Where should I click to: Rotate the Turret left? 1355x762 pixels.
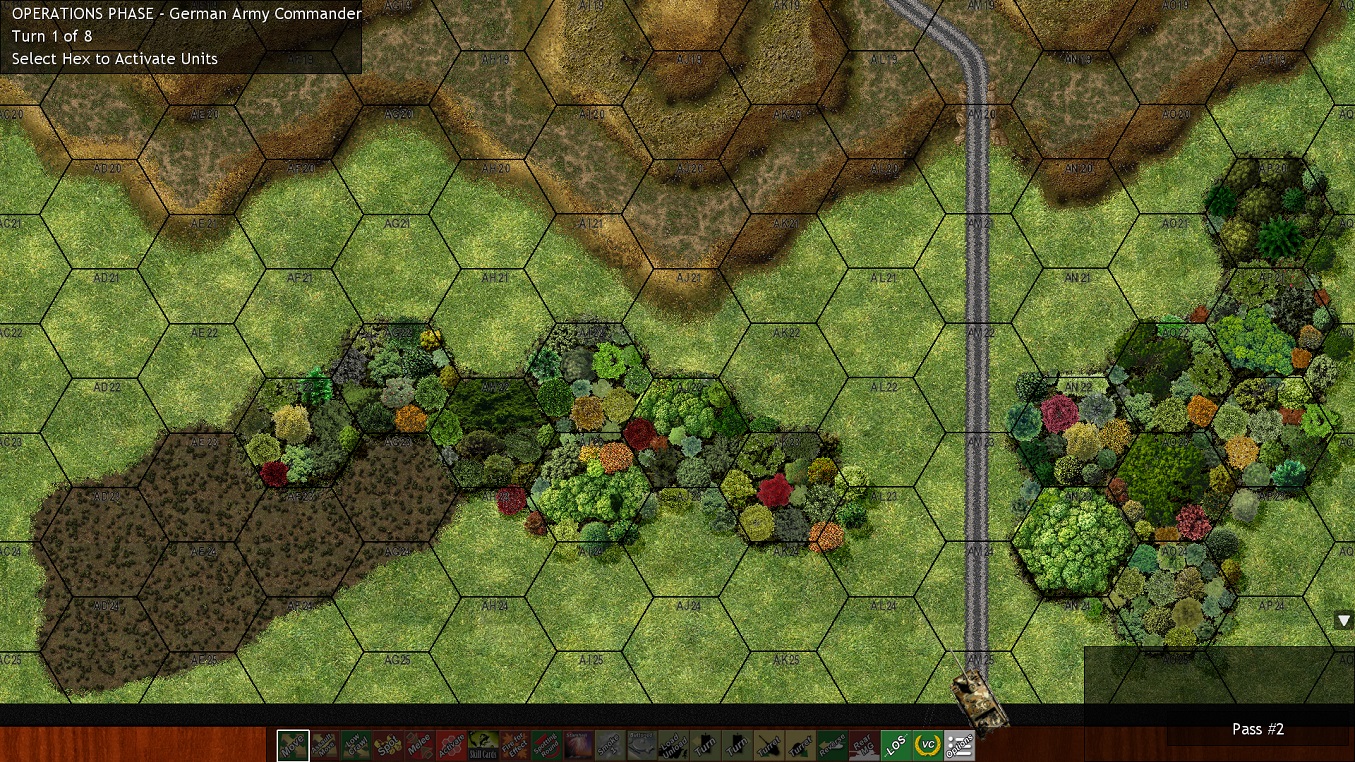point(769,746)
